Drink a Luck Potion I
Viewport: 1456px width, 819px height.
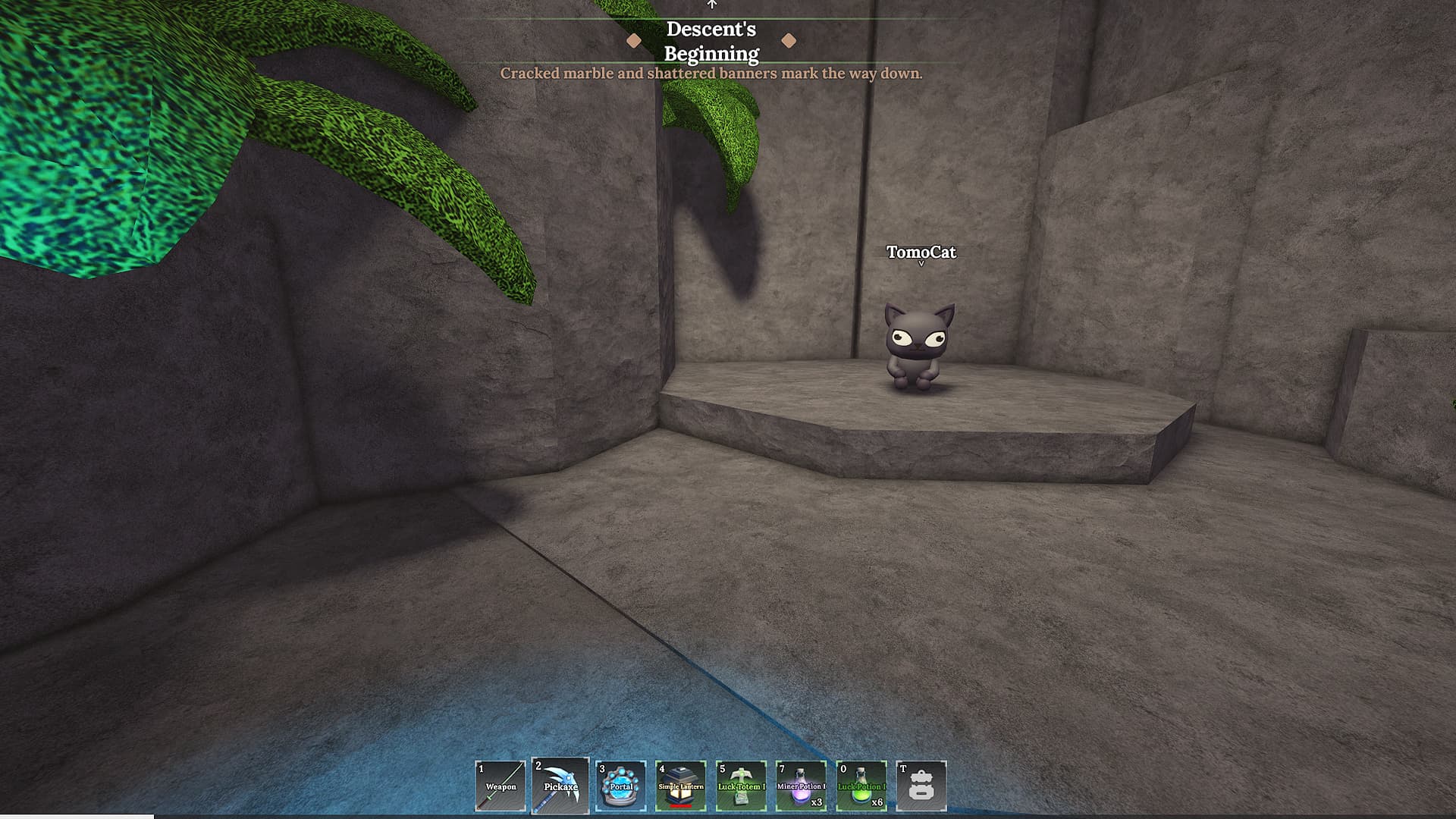click(x=862, y=785)
